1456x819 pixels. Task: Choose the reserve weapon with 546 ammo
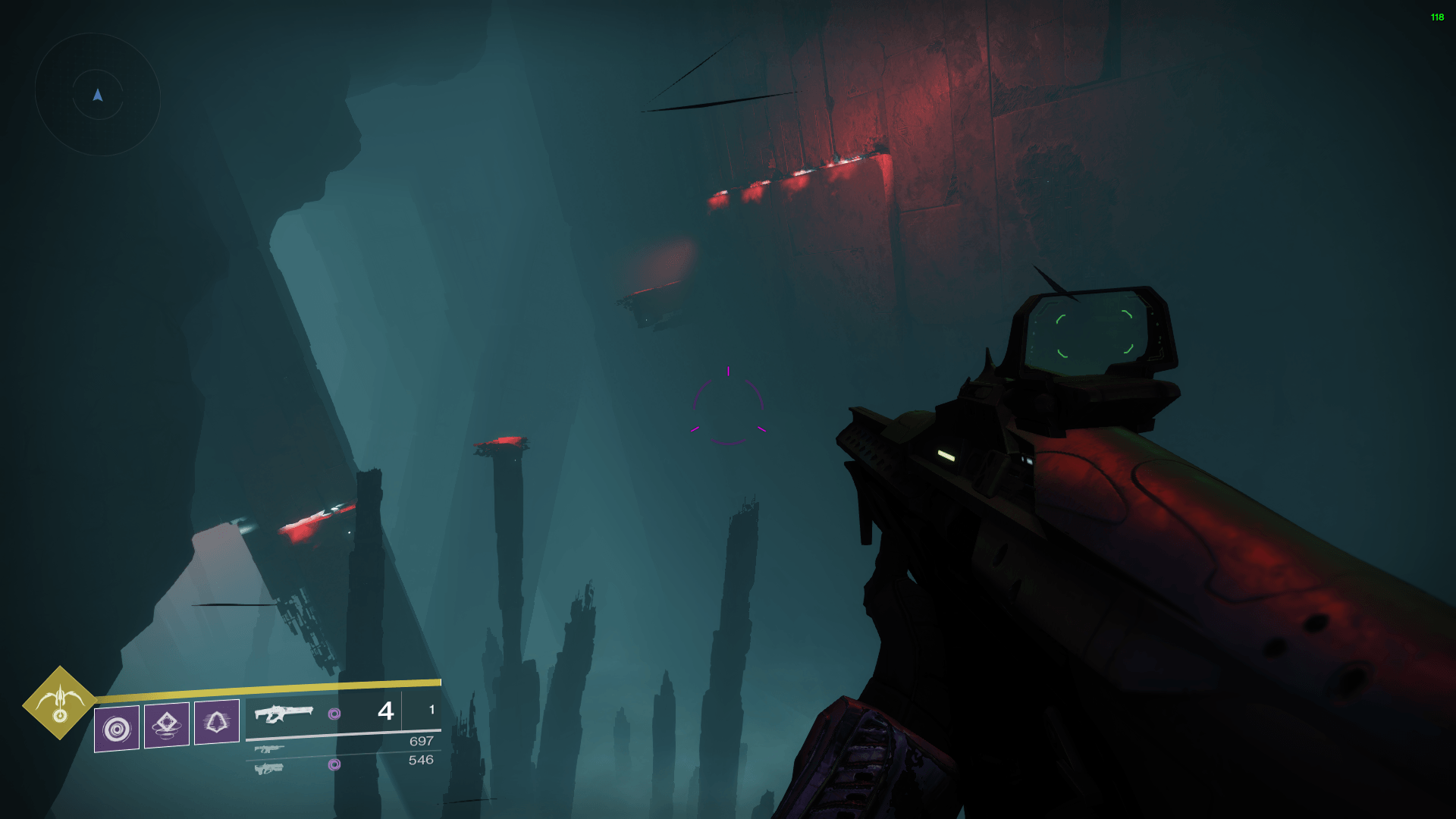[x=269, y=768]
